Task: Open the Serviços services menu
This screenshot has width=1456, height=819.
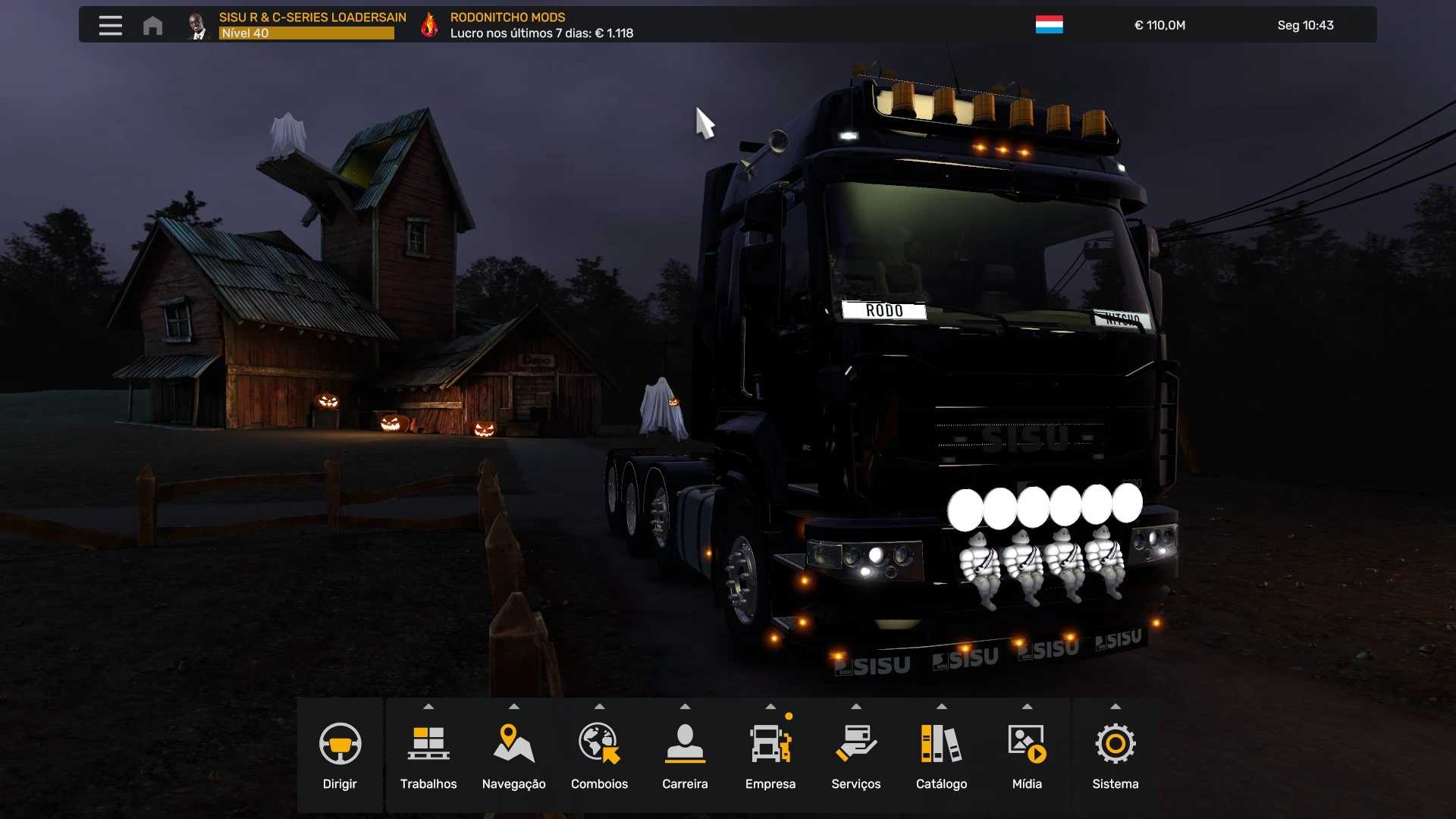Action: (x=855, y=755)
